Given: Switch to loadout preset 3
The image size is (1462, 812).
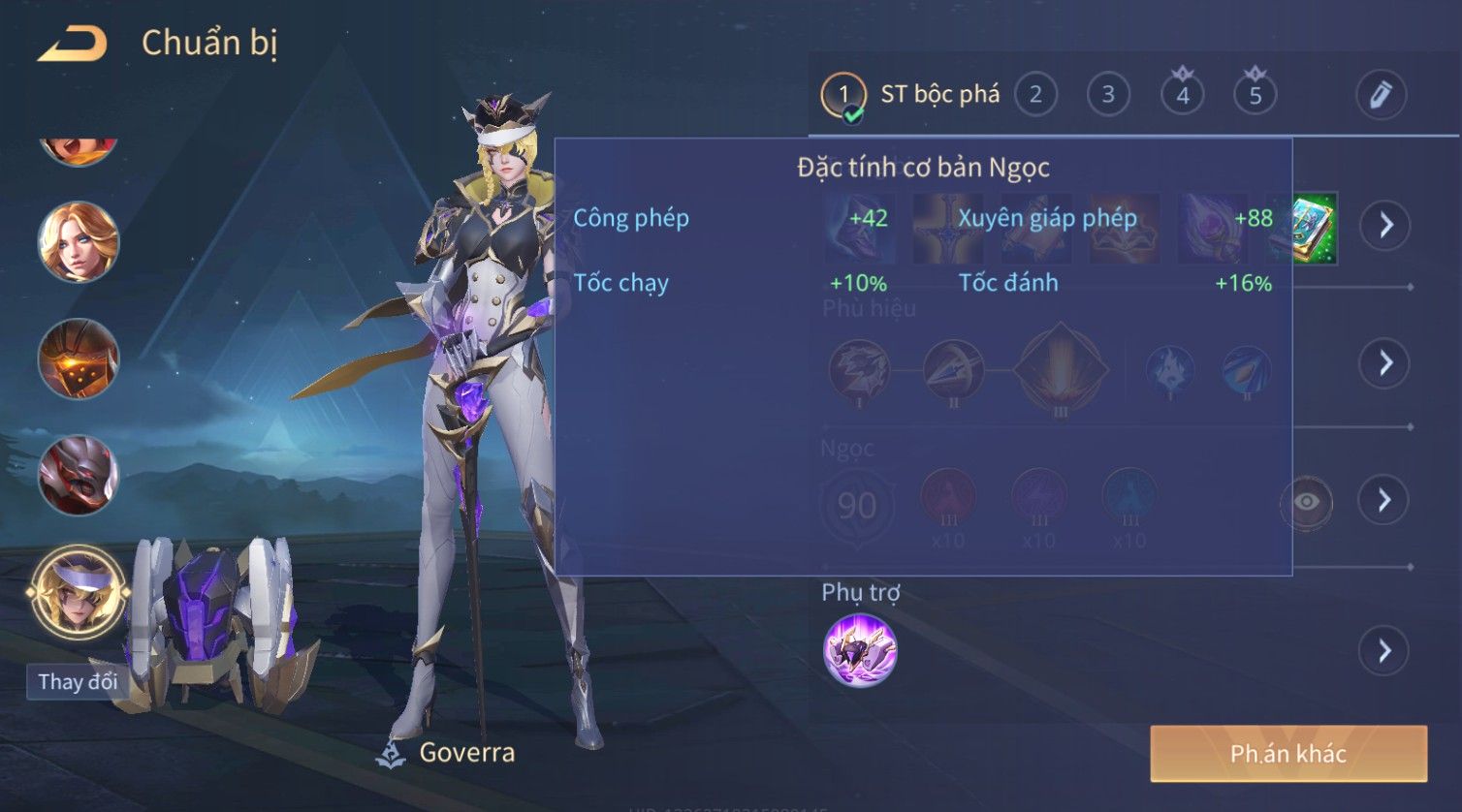Looking at the screenshot, I should click(x=1108, y=95).
